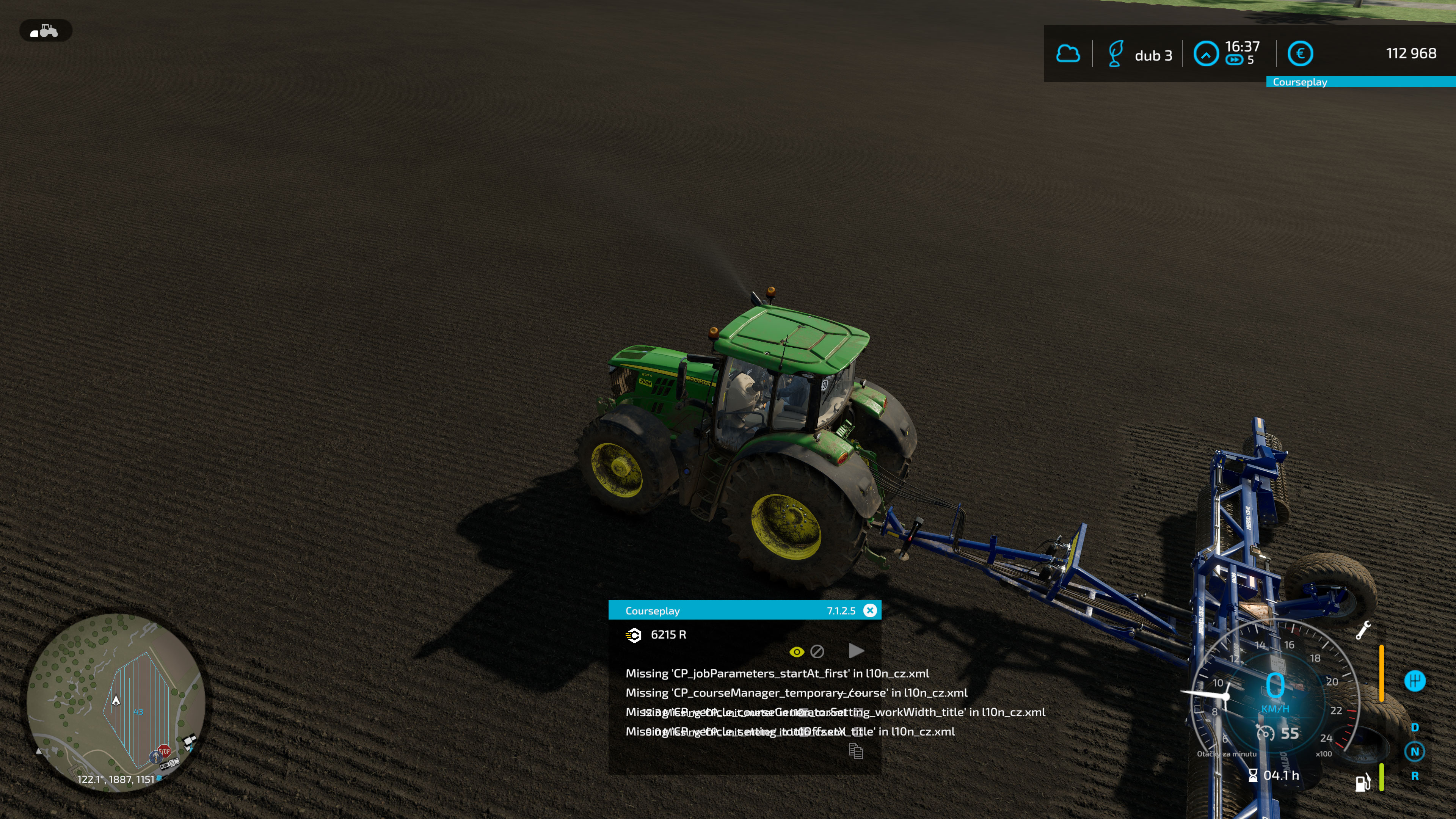Click the STOP sign marker on minimap
Screen dimensions: 1456x819
(164, 751)
